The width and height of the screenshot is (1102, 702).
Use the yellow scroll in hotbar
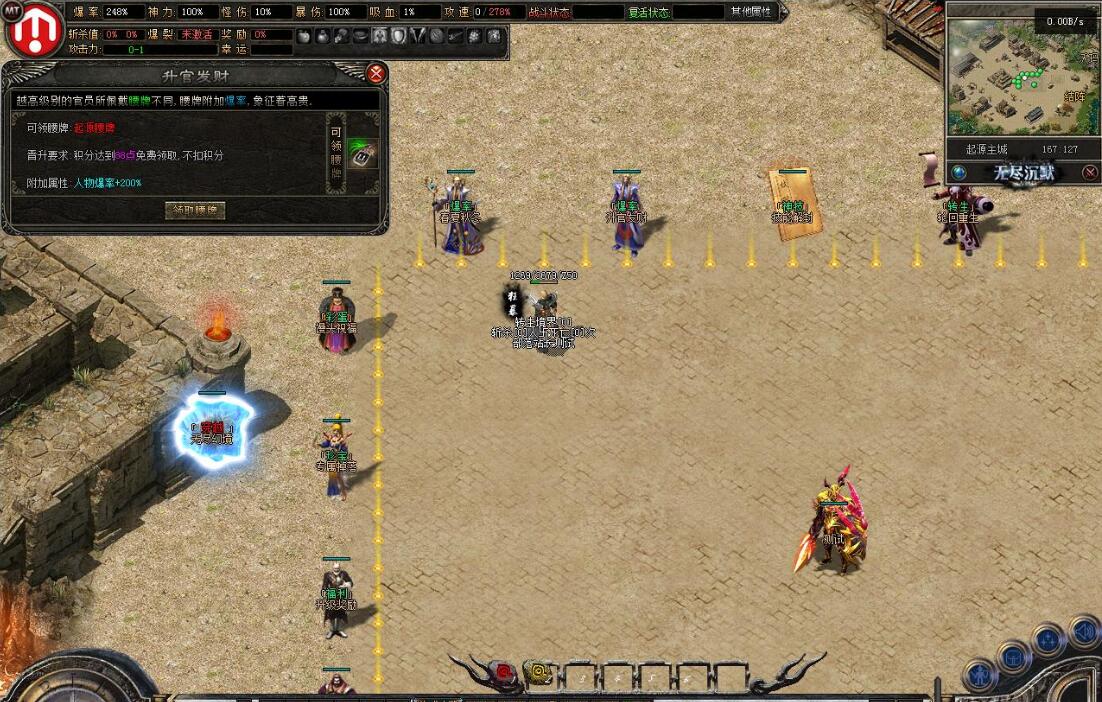537,674
